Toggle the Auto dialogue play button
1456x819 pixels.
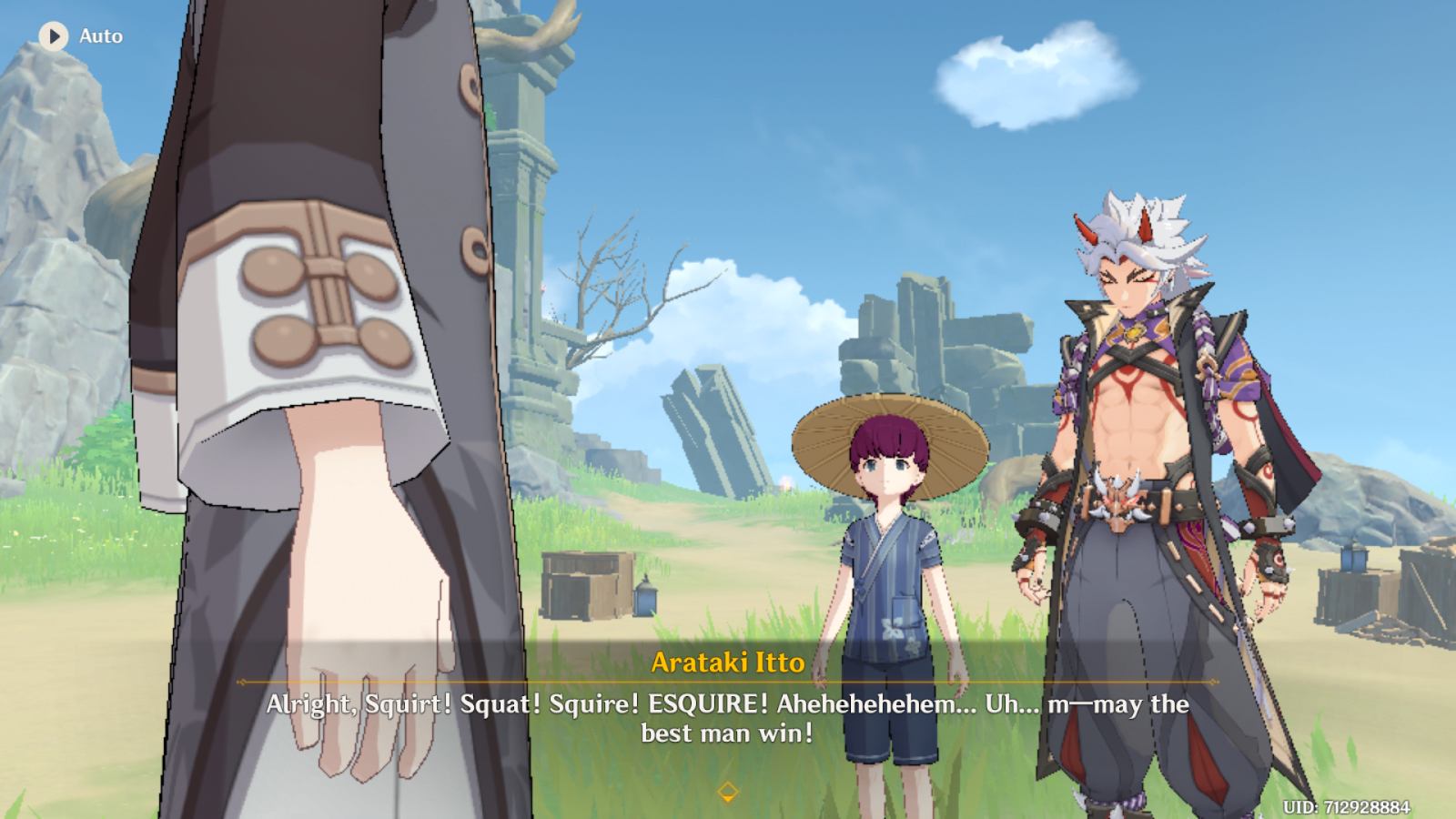pyautogui.click(x=54, y=36)
